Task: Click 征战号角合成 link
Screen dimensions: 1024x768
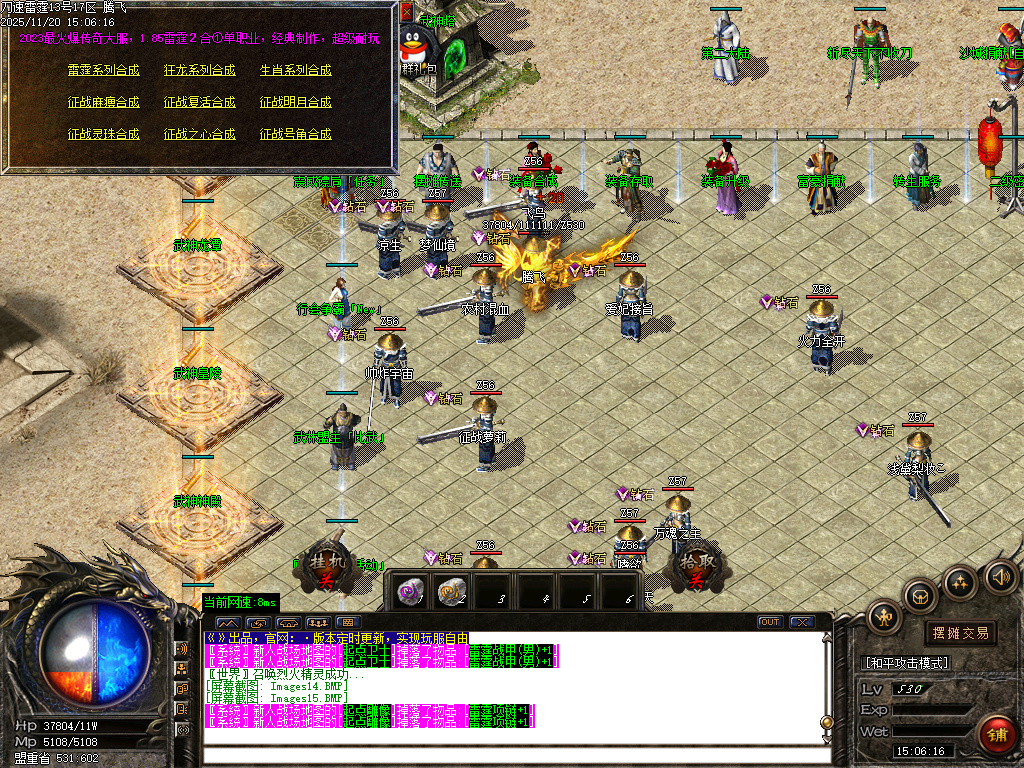Action: pyautogui.click(x=295, y=134)
